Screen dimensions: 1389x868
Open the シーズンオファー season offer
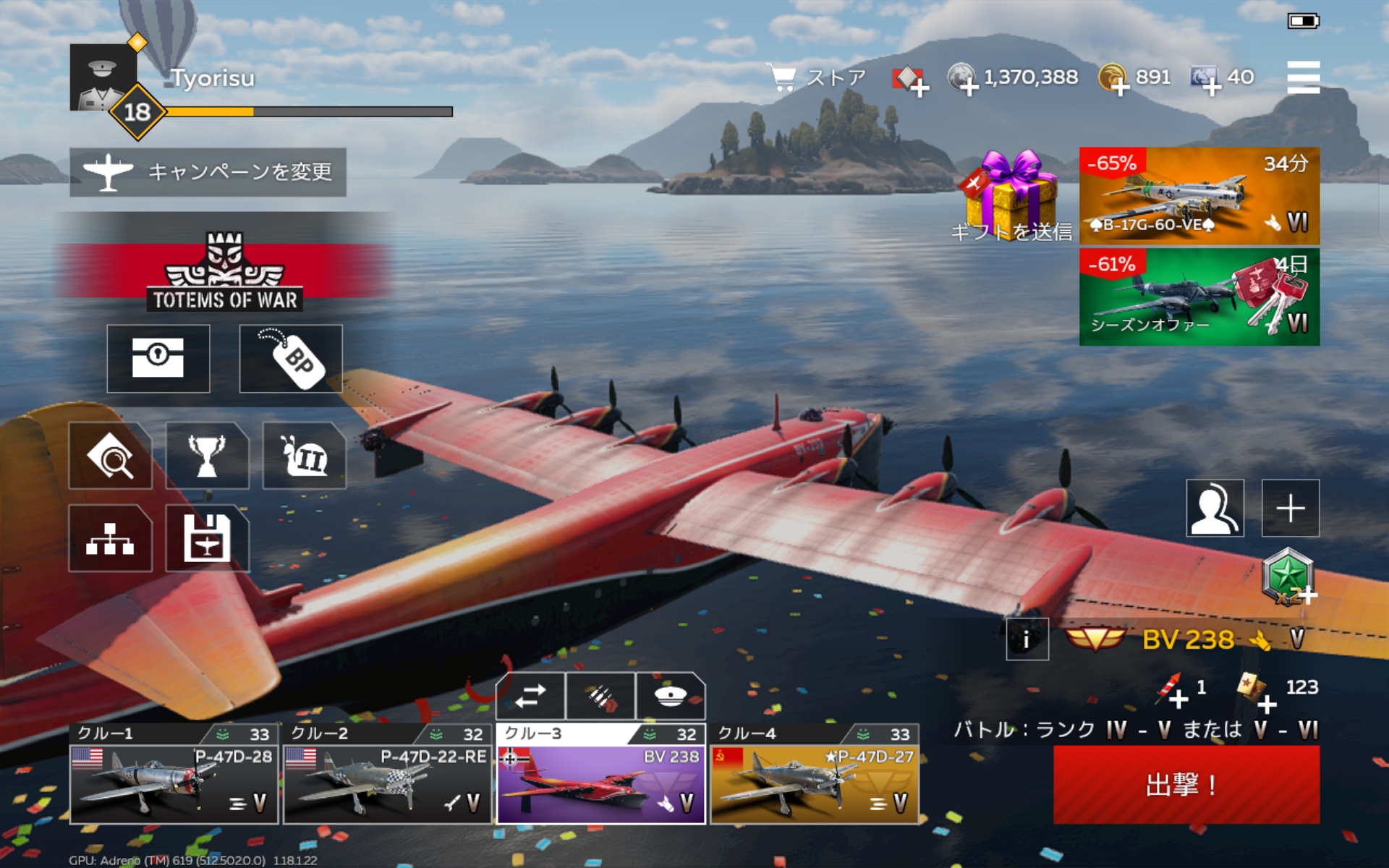pos(1199,297)
